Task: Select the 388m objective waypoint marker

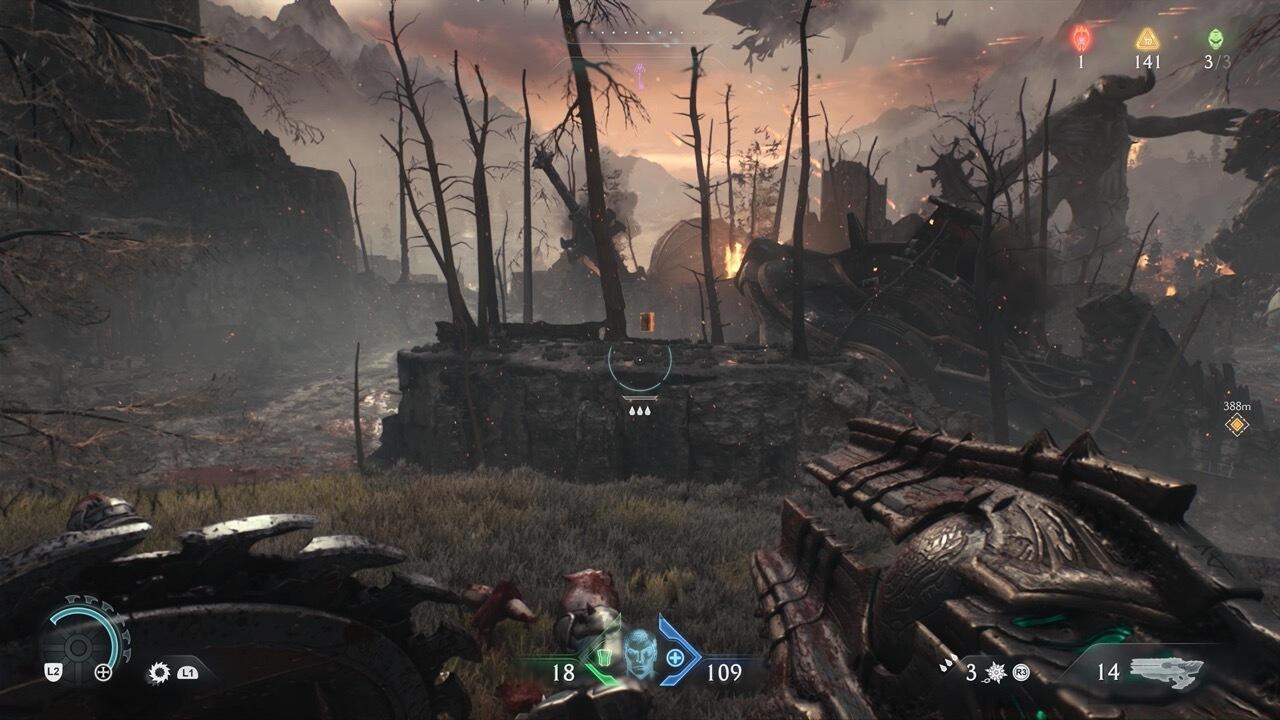Action: click(x=1237, y=425)
